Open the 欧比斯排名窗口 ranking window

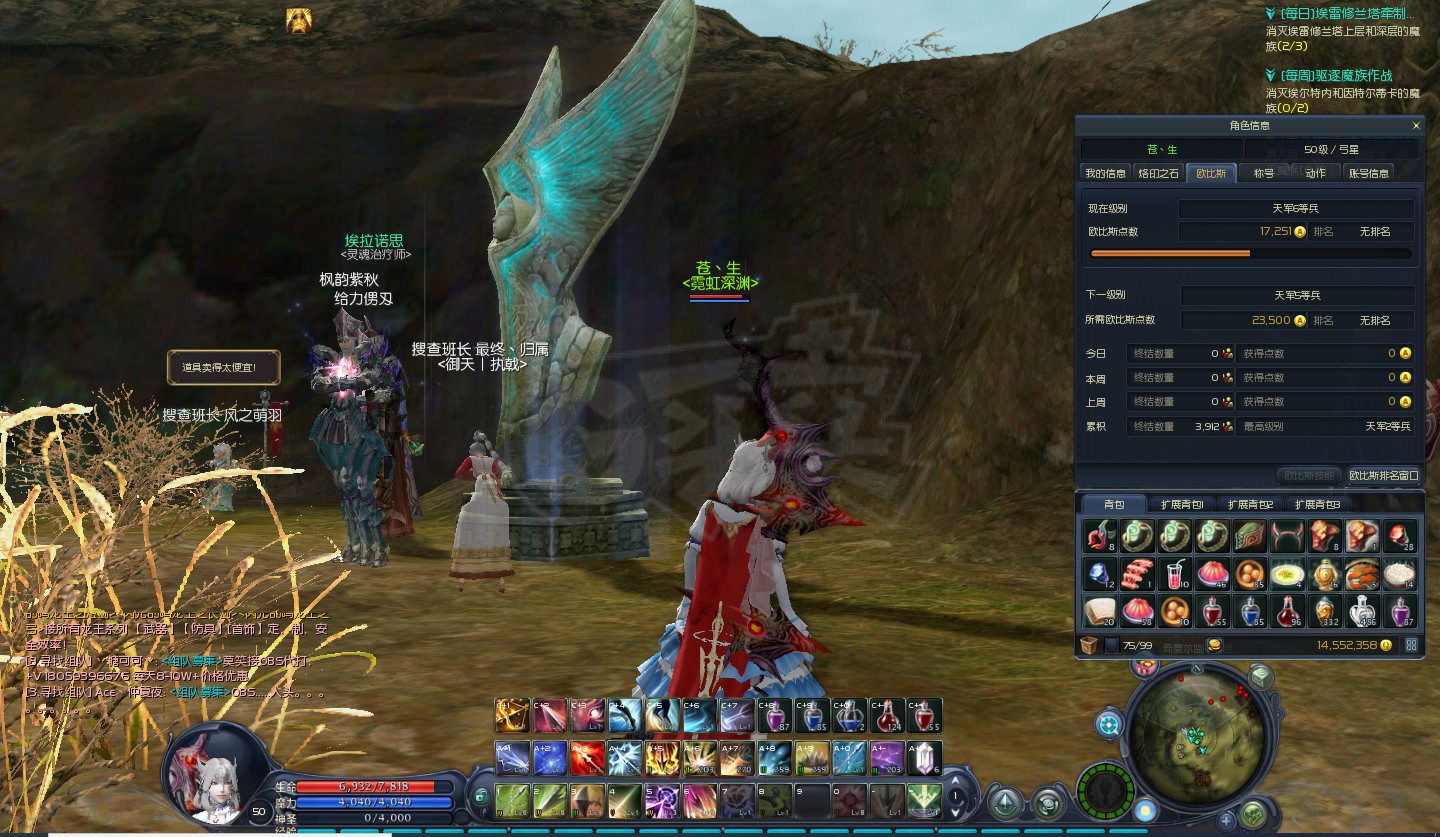click(x=1383, y=475)
